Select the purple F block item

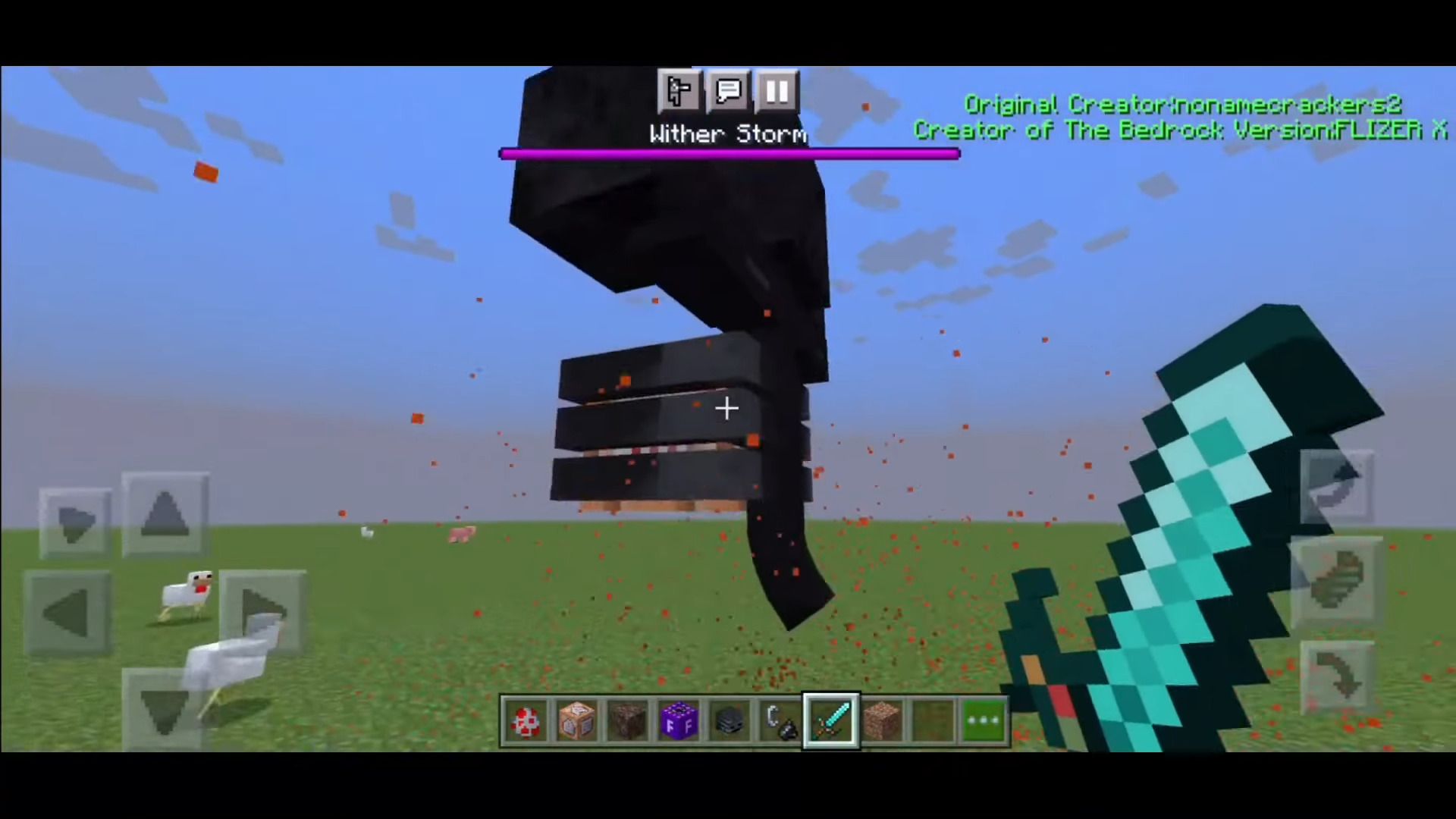[x=679, y=719]
